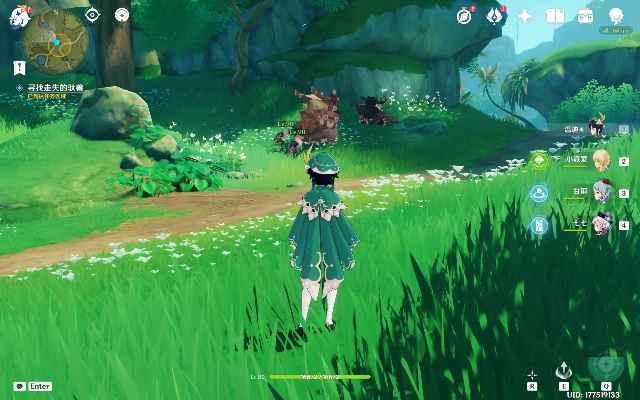Activate Venti's elemental burst icon

pos(605,366)
